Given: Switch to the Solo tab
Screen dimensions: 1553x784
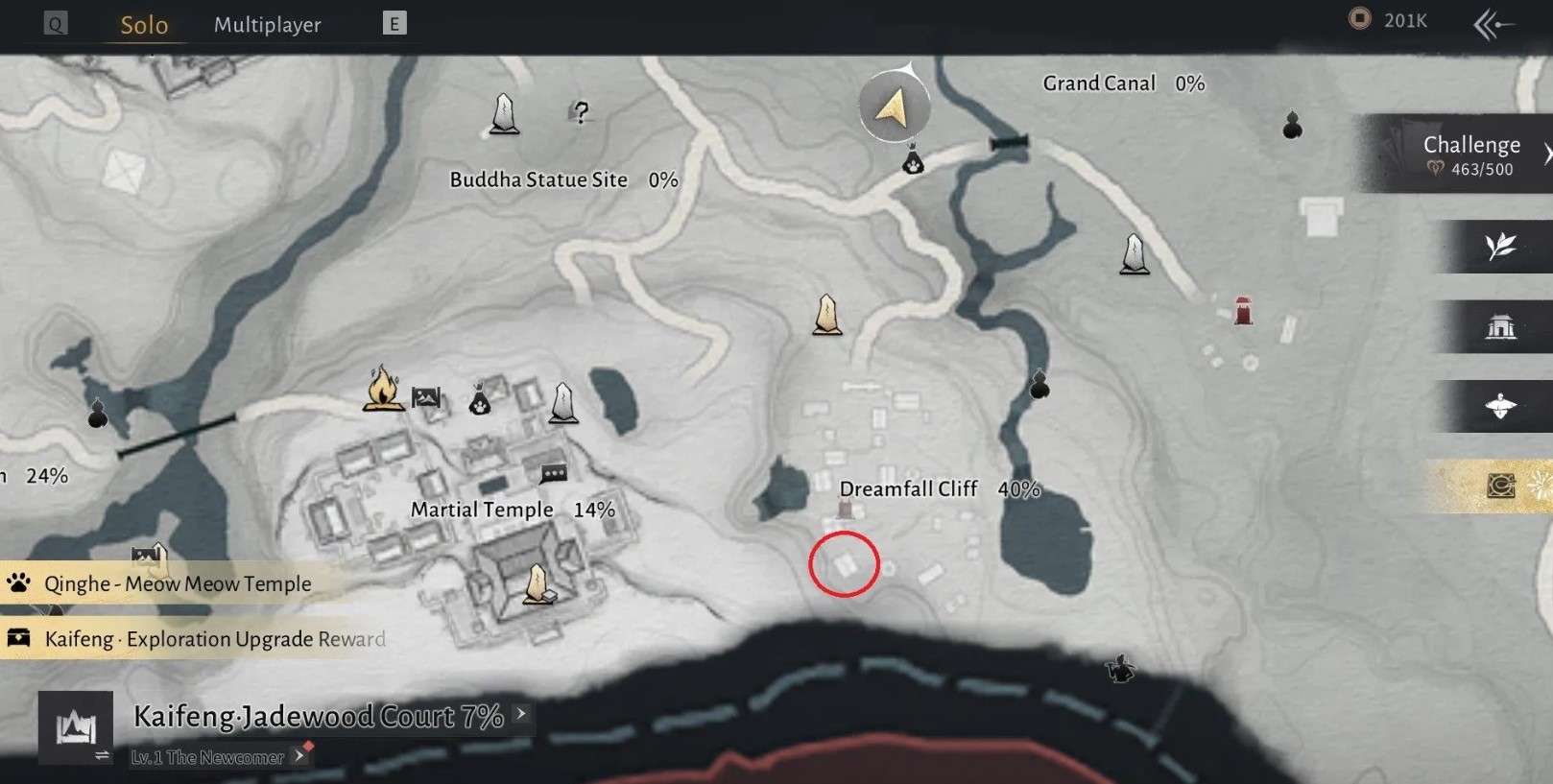Looking at the screenshot, I should [144, 25].
